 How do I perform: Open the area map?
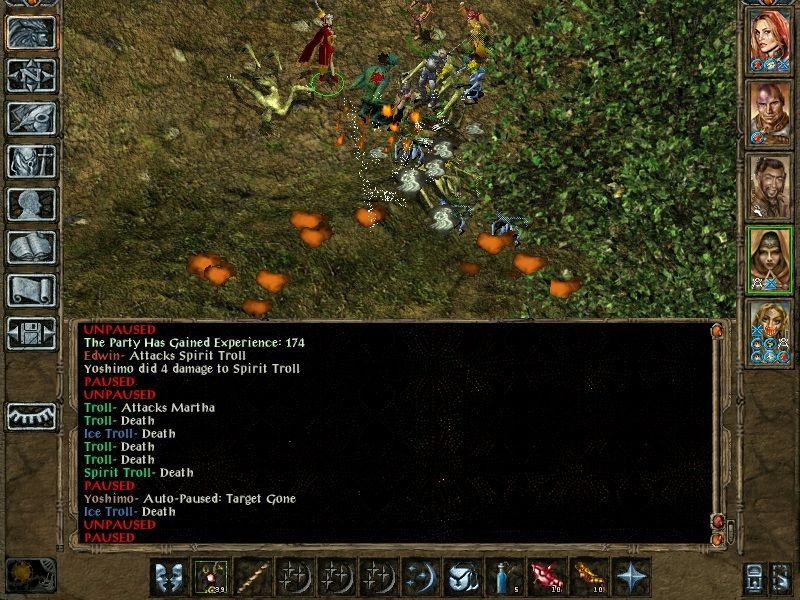(x=31, y=76)
